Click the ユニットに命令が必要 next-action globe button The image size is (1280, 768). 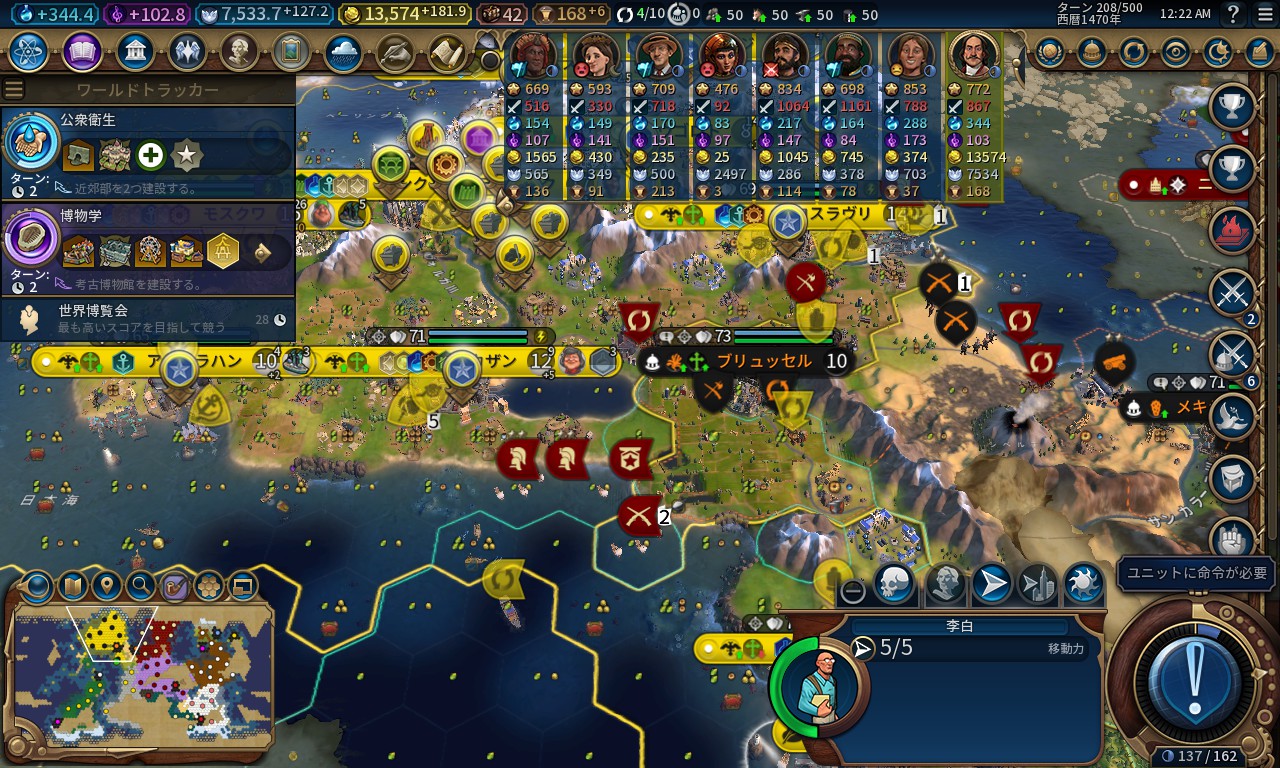pos(1195,682)
